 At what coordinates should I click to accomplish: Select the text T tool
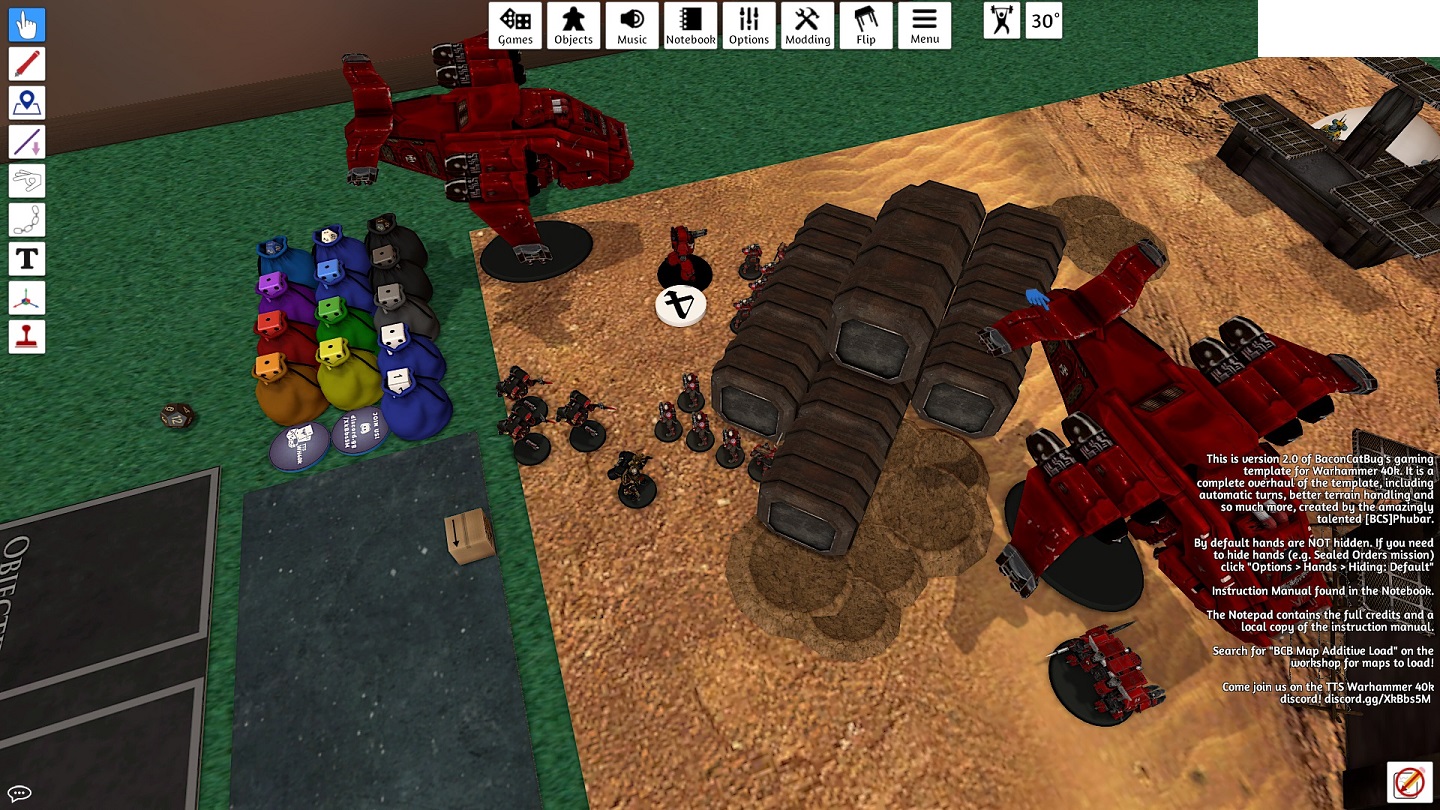[x=27, y=259]
